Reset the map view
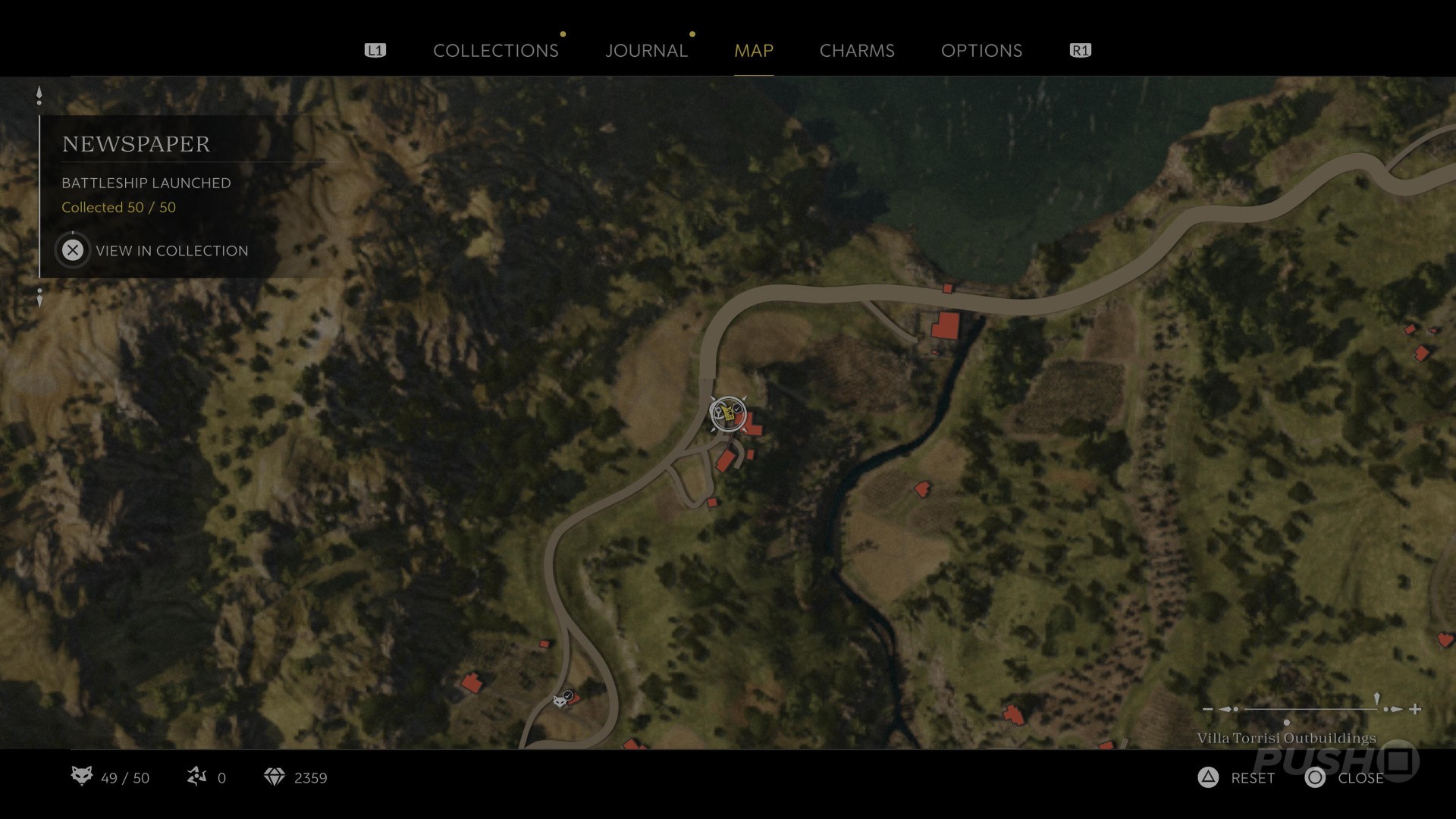 (x=1237, y=778)
